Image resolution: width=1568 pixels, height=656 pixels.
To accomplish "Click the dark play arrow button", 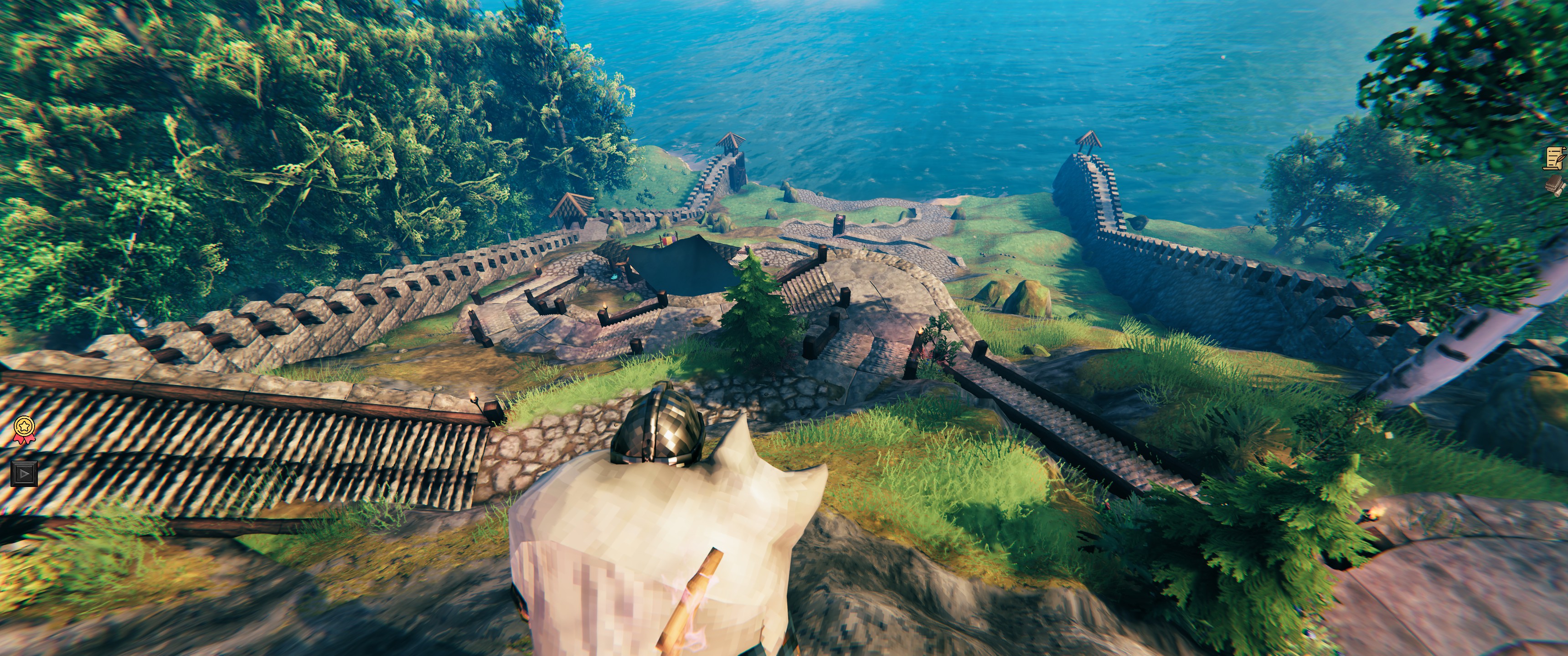I will (24, 473).
